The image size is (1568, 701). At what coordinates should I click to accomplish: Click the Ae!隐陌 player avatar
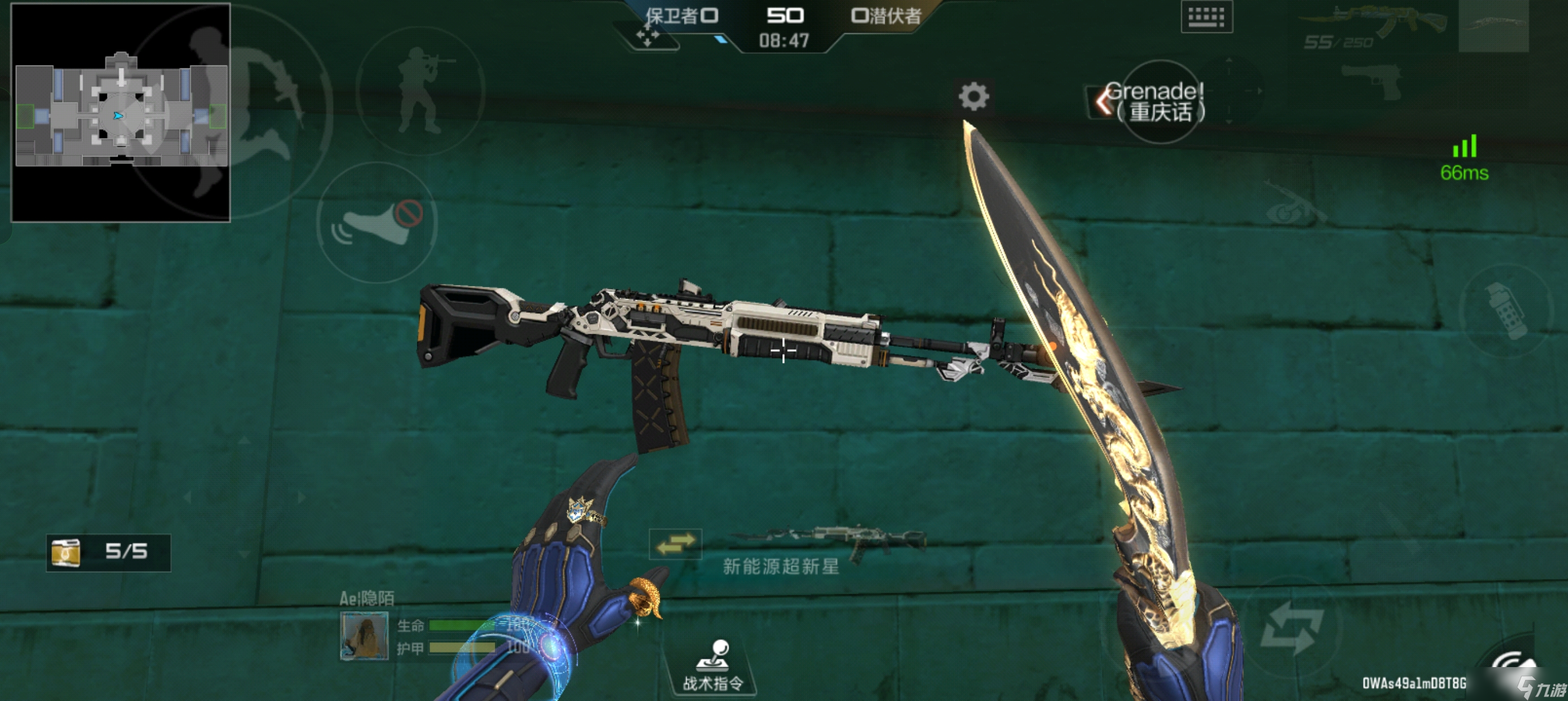(364, 636)
